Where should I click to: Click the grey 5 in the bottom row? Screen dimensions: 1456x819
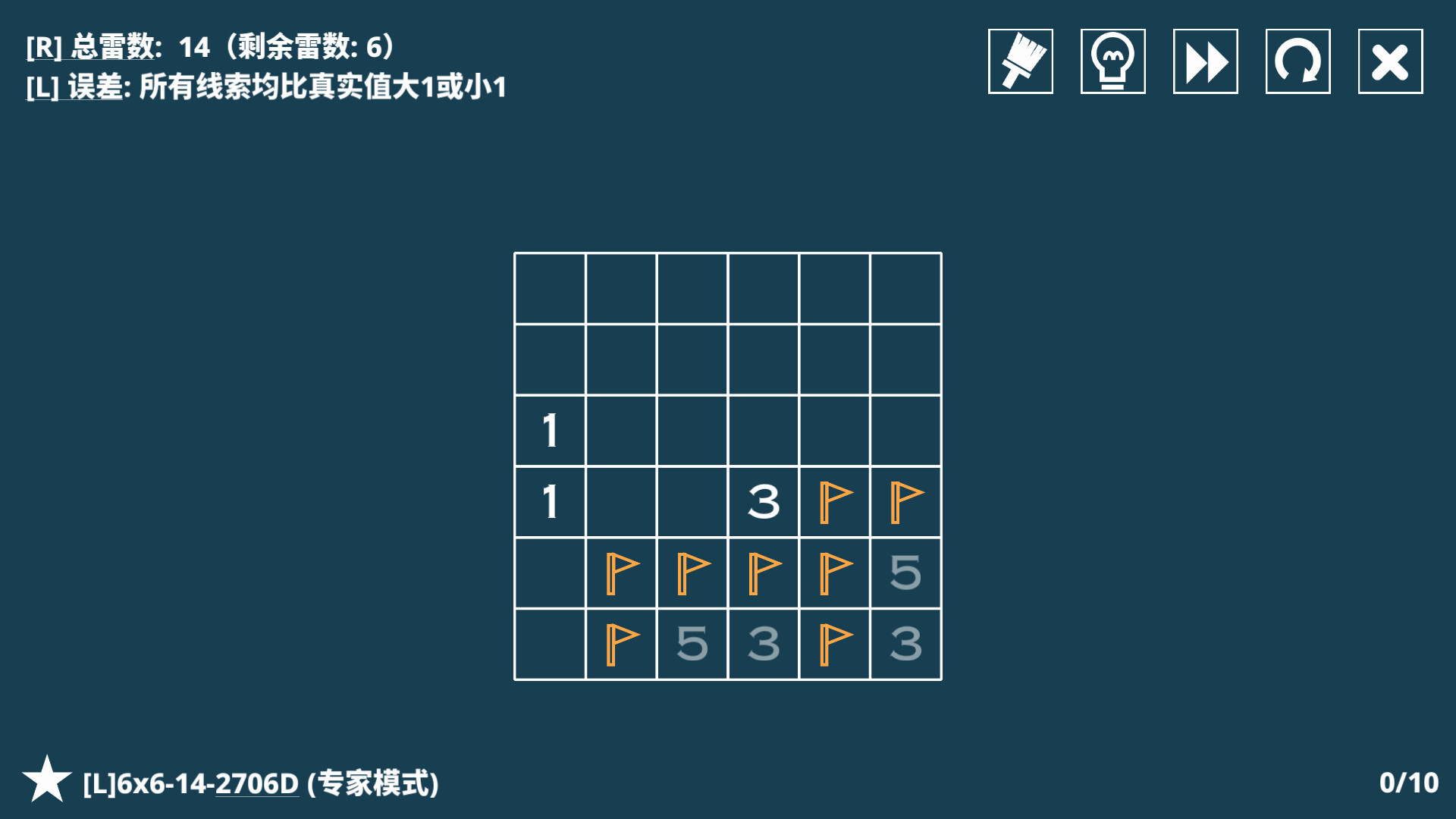click(692, 642)
